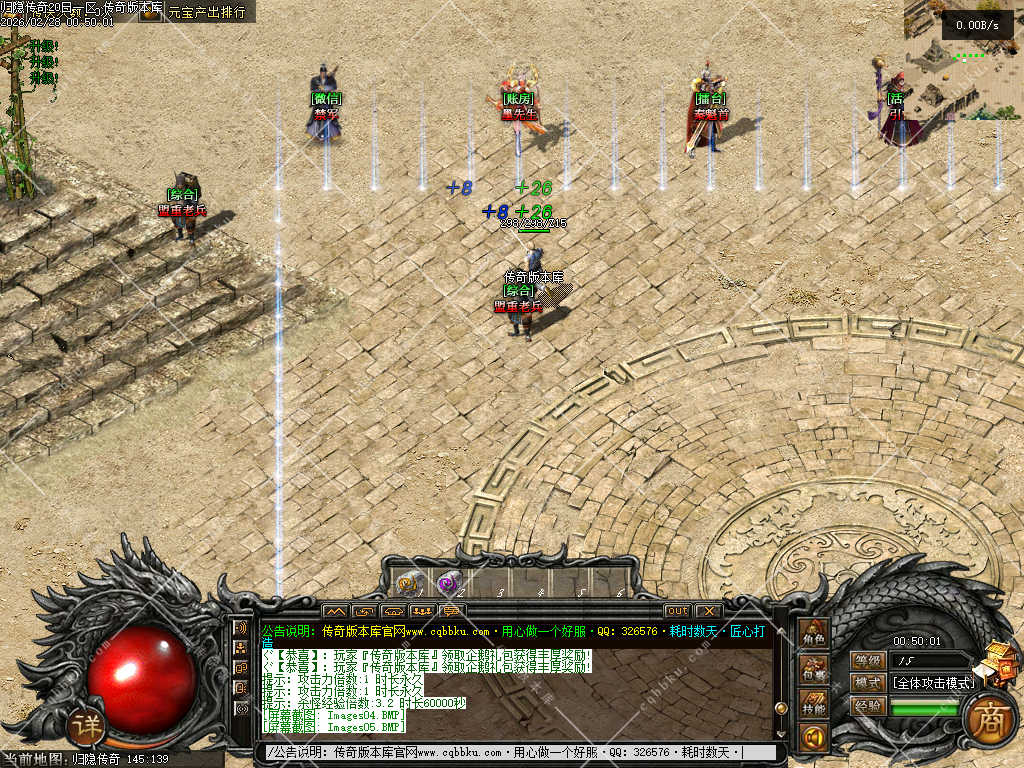Click the out button above chat
This screenshot has width=1024, height=768.
pos(677,610)
